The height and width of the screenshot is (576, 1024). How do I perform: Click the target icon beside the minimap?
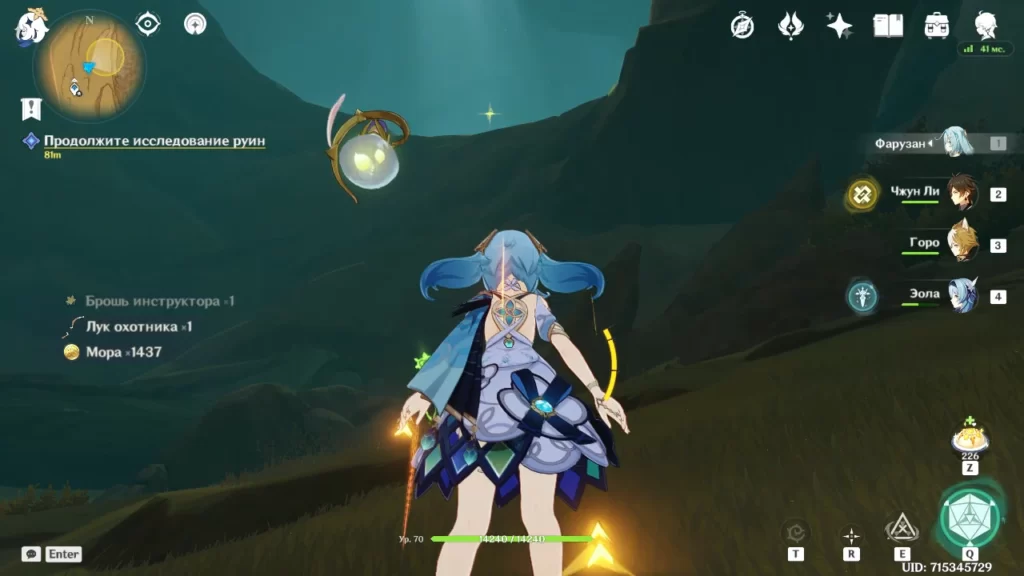click(148, 24)
